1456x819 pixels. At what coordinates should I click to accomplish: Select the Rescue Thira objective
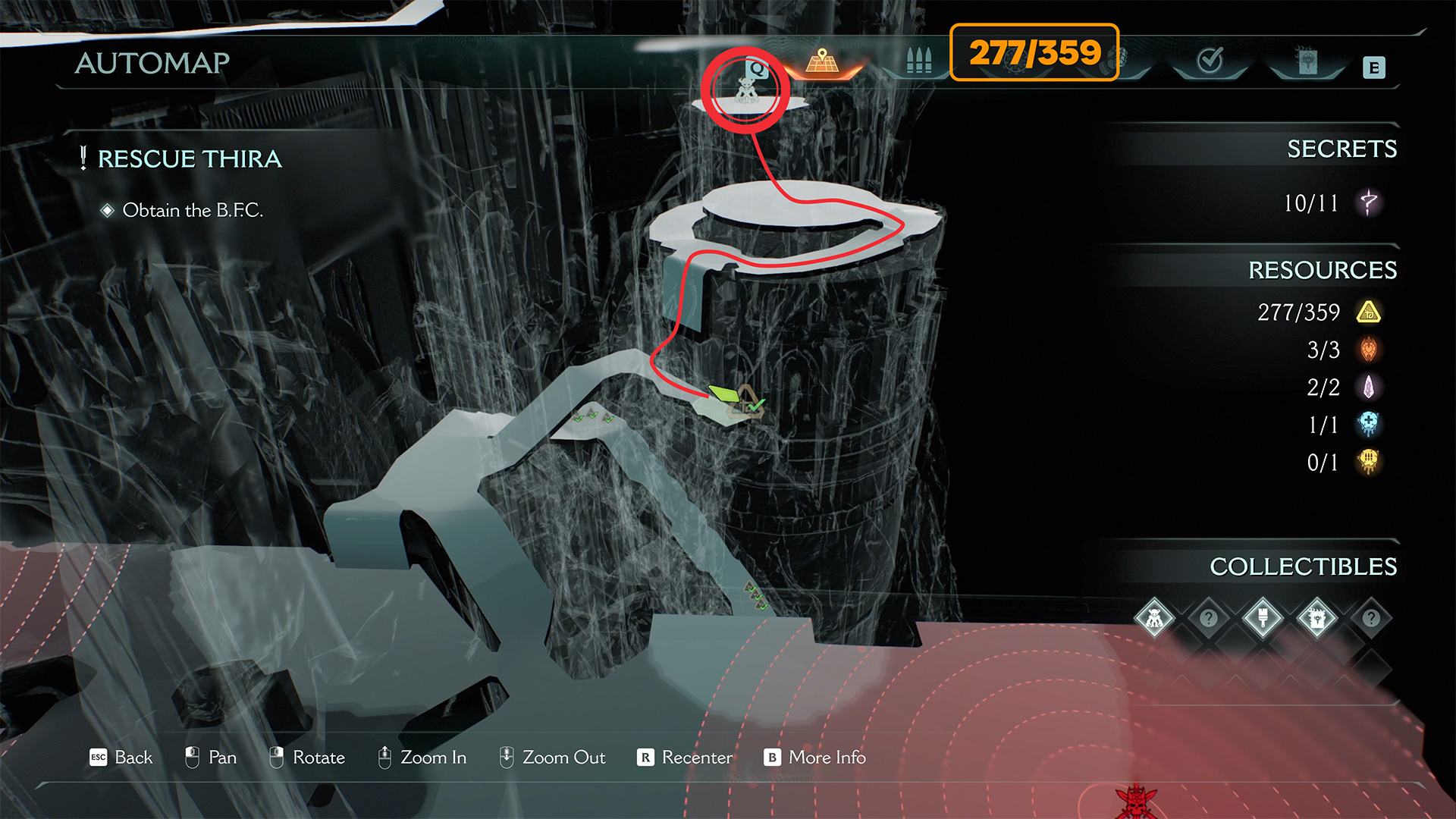pyautogui.click(x=190, y=158)
